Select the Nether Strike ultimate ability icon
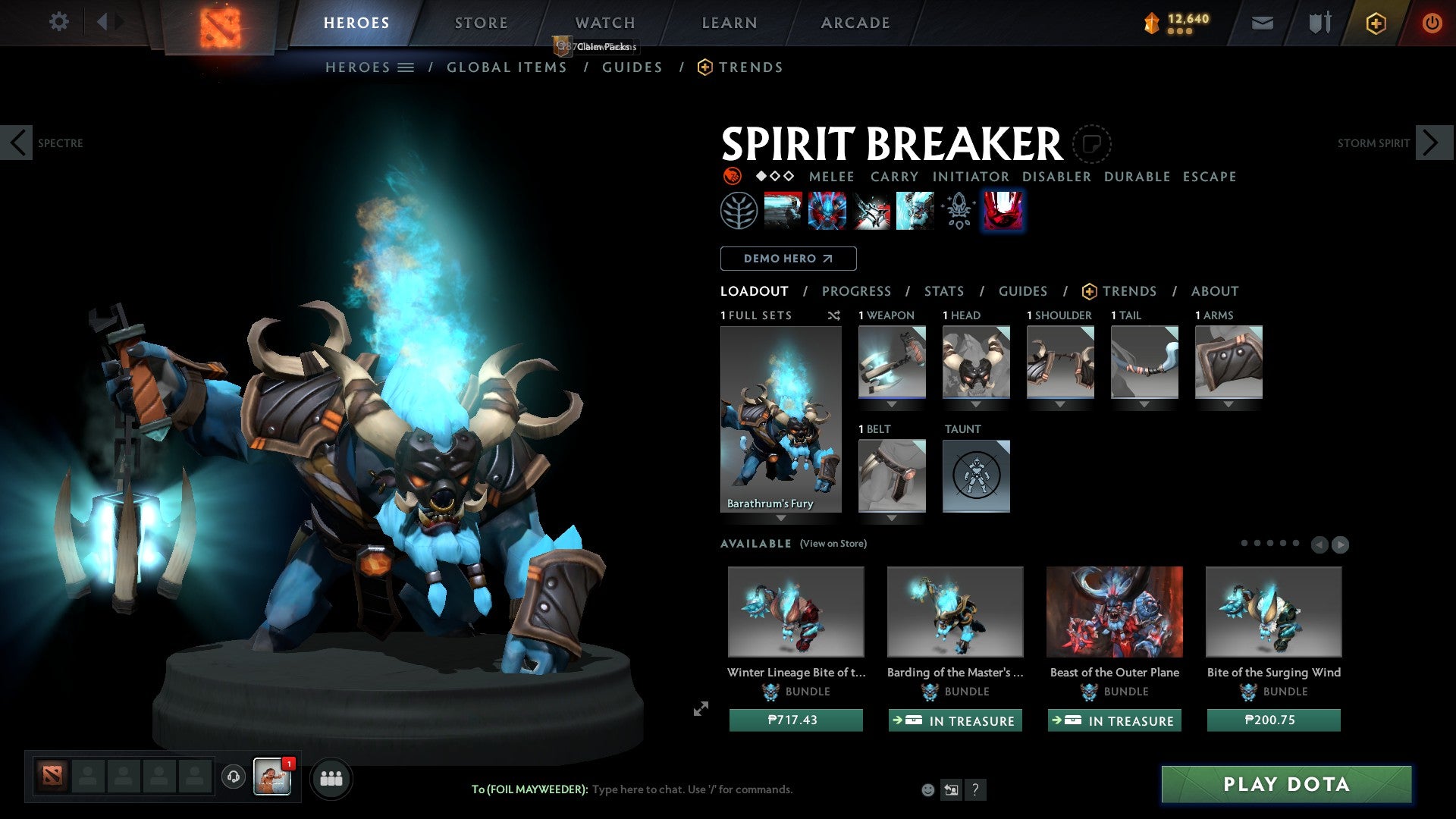This screenshot has width=1456, height=819. click(x=1003, y=210)
